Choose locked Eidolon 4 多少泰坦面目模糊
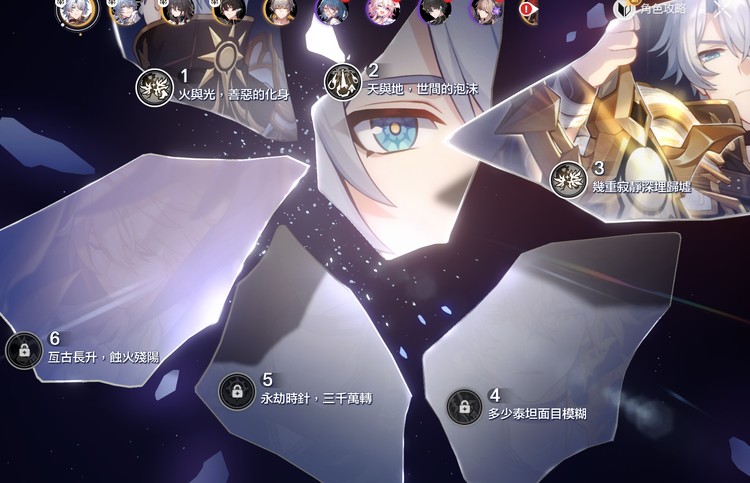The image size is (750, 483). tap(464, 406)
